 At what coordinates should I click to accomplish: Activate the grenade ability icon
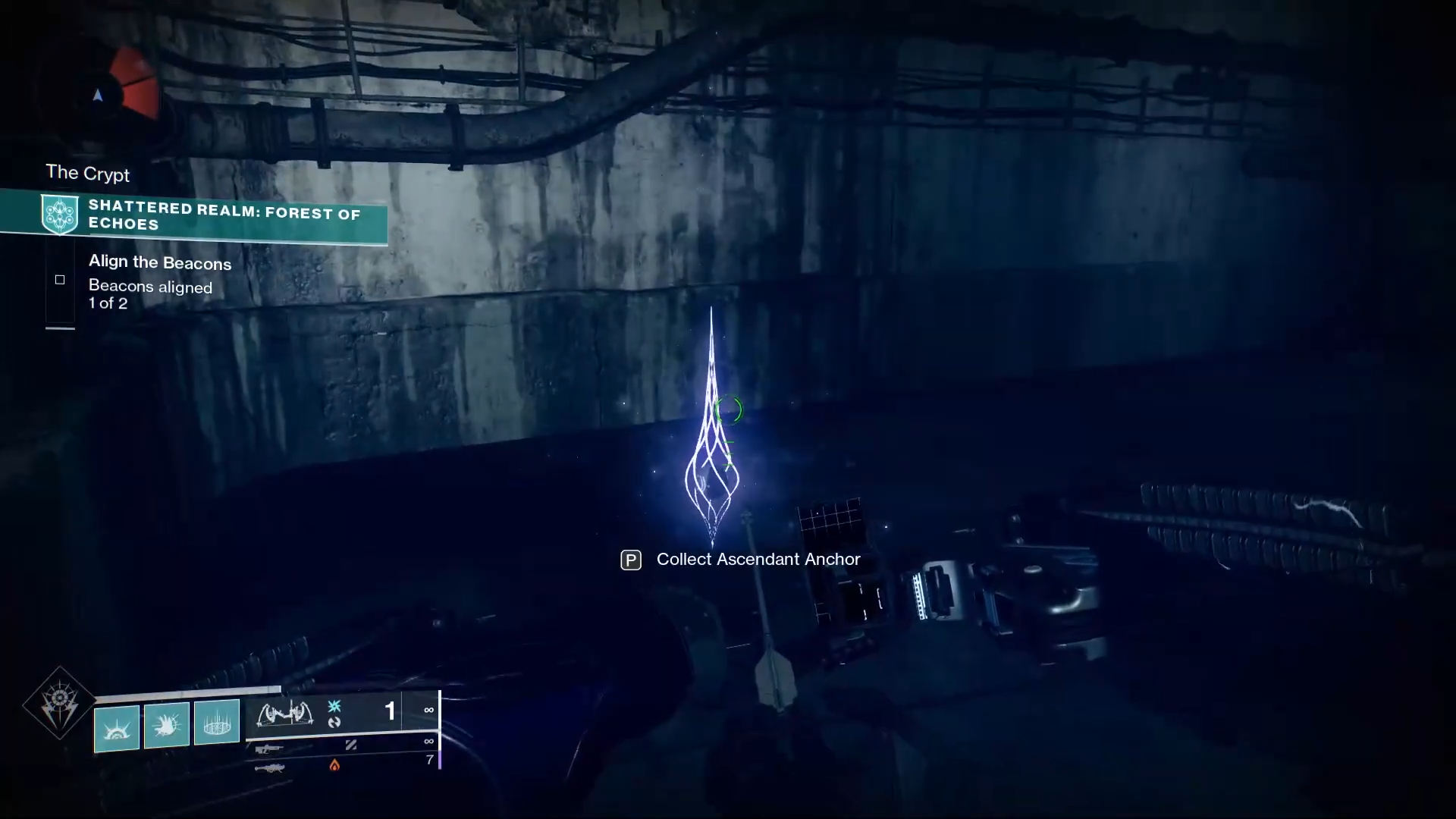tap(117, 727)
